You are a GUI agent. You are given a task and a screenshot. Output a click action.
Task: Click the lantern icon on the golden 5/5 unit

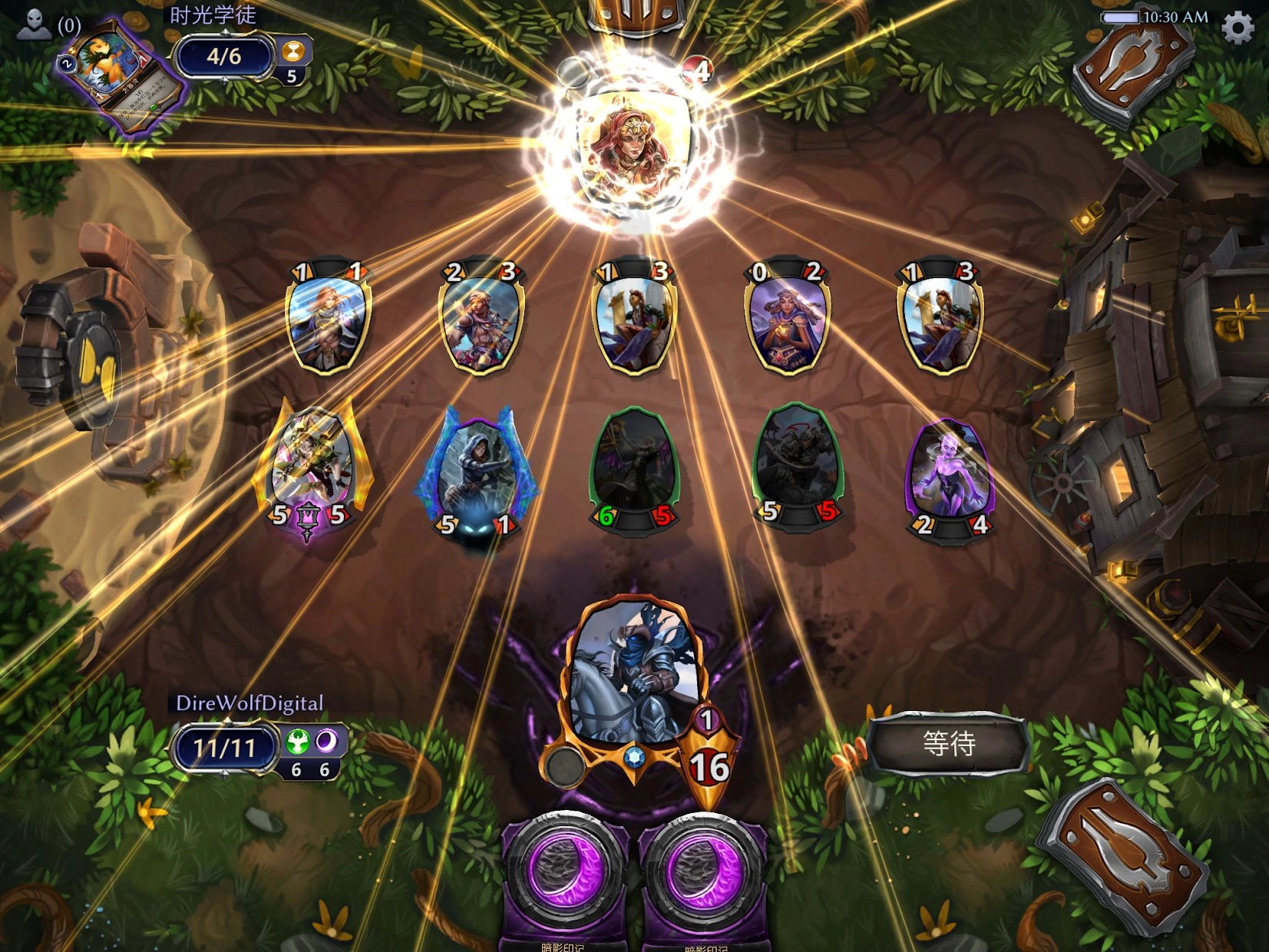coord(309,518)
